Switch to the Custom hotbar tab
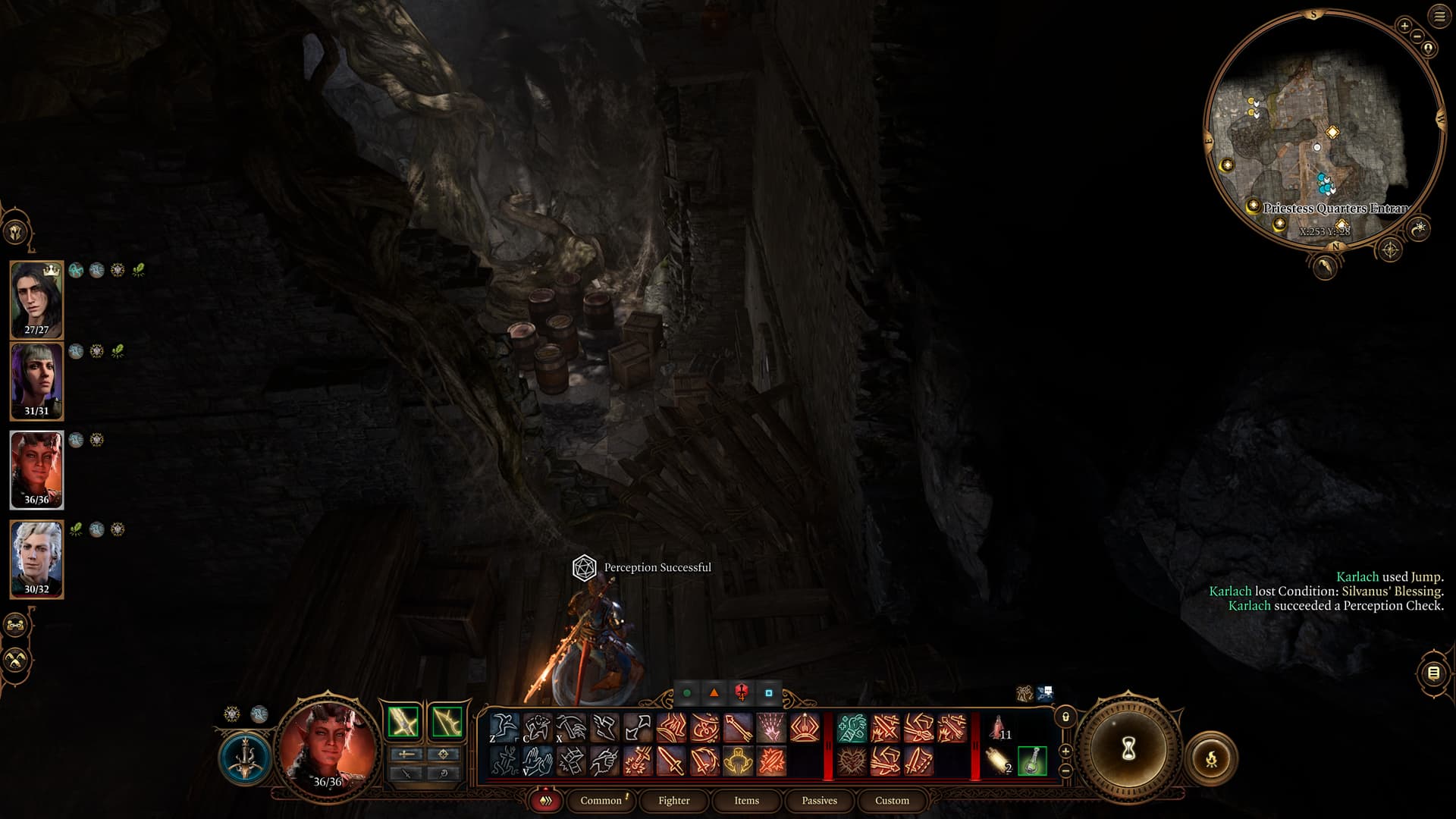 tap(892, 801)
